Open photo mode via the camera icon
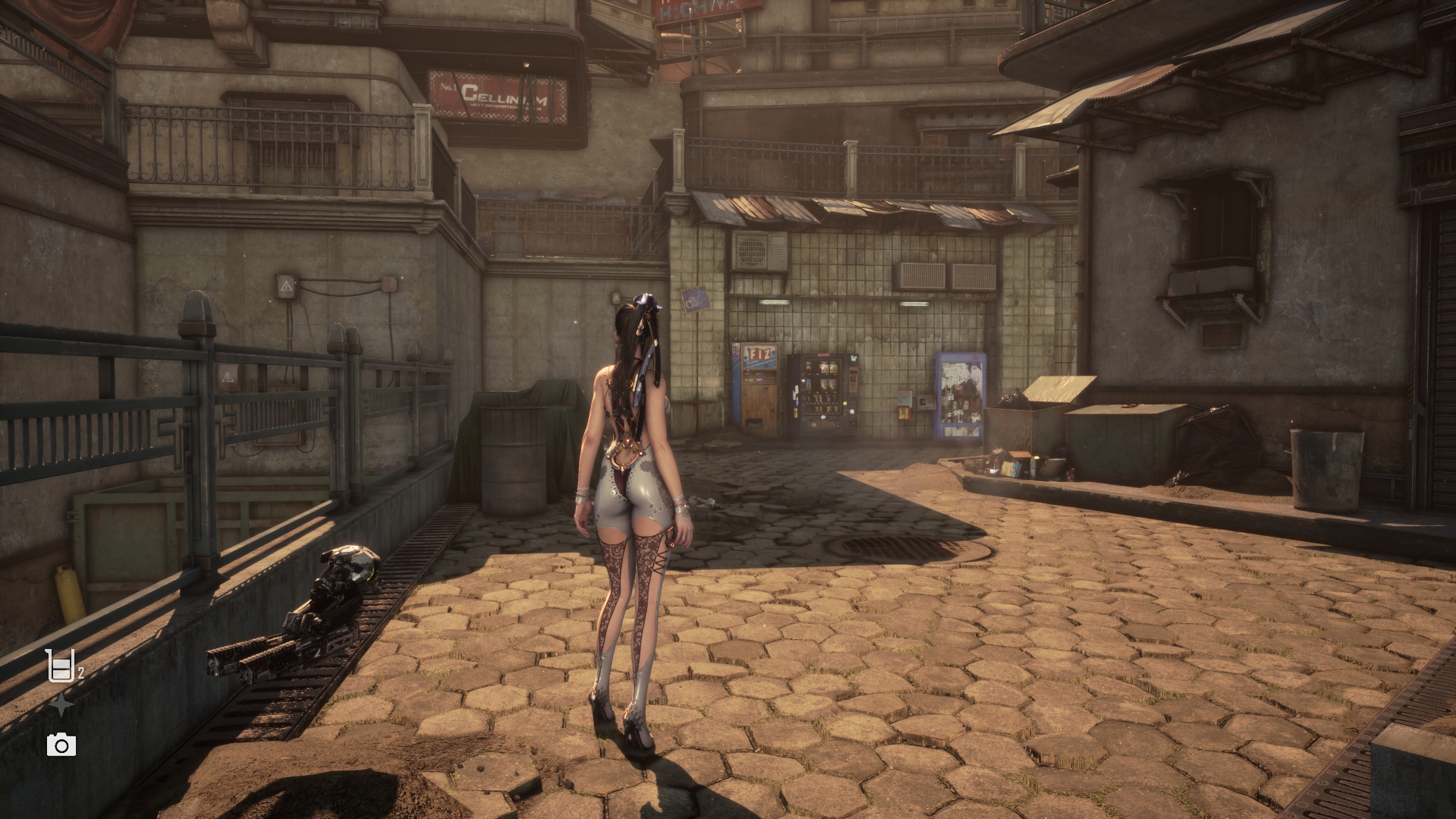The width and height of the screenshot is (1456, 819). coord(61,745)
